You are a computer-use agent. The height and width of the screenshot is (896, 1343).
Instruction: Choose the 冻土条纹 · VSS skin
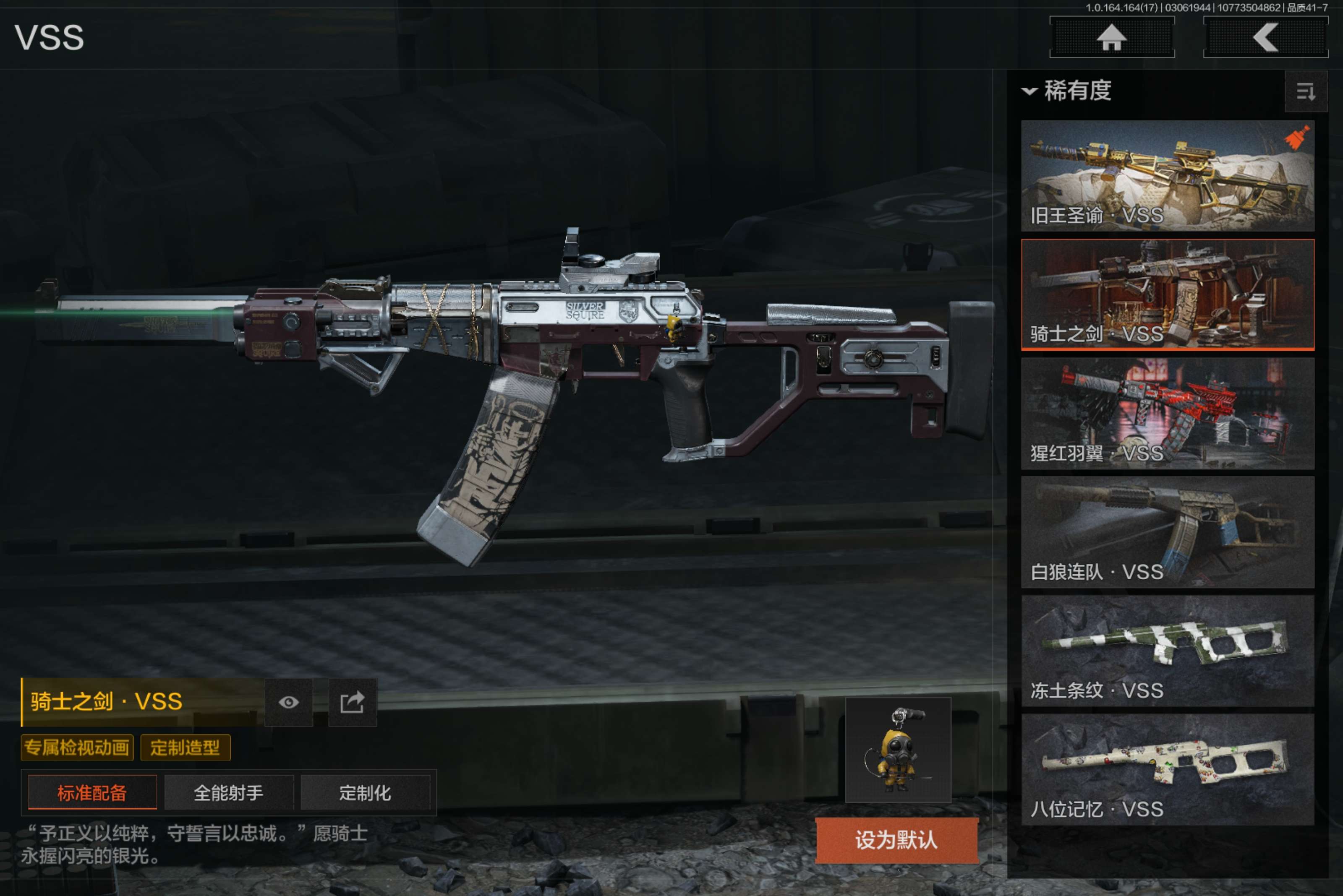[x=1167, y=651]
